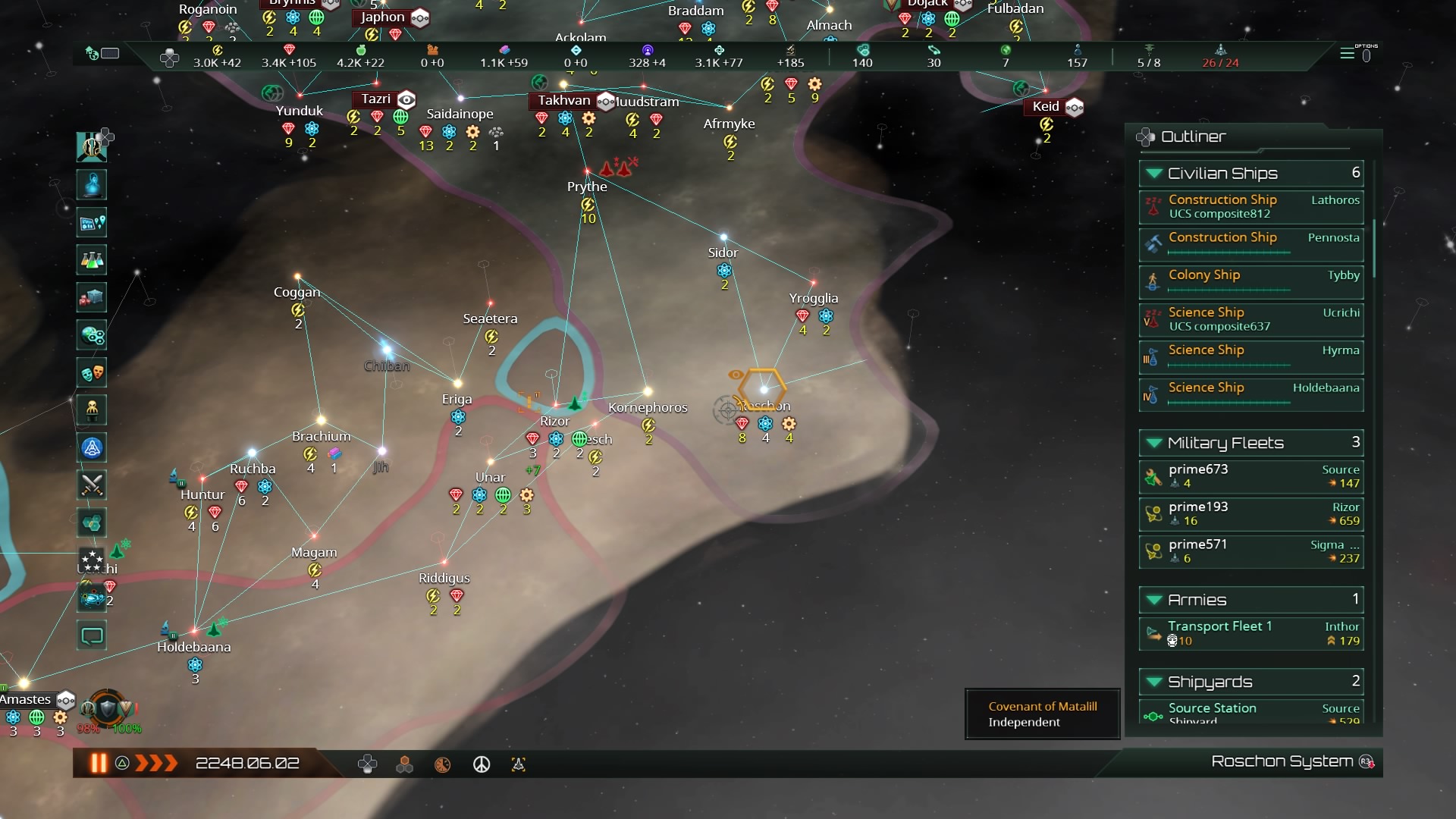Open the Options hamburger menu
Screen dimensions: 1456x819
coord(1349,54)
